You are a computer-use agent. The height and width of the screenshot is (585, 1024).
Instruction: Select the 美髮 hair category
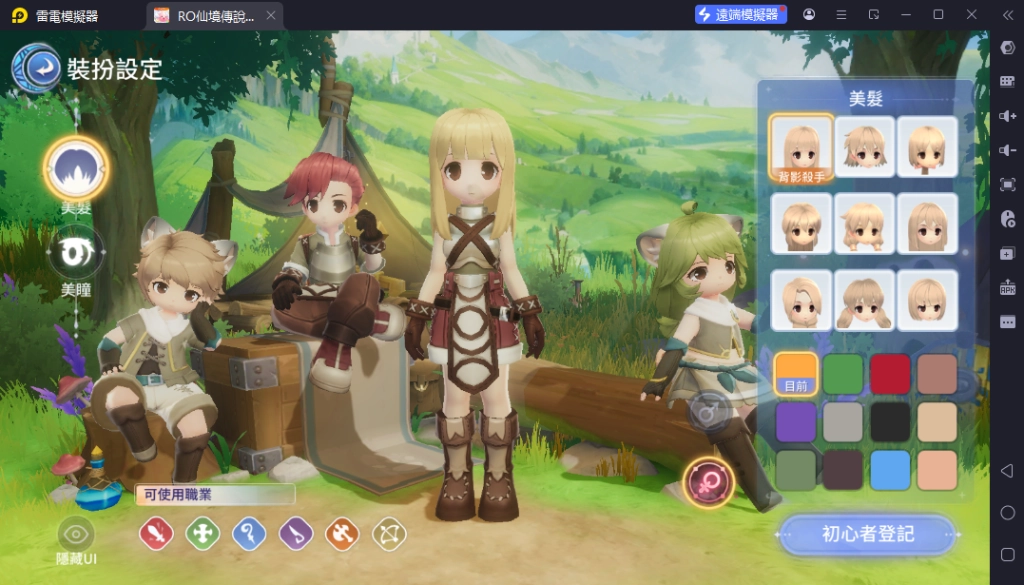pyautogui.click(x=77, y=170)
